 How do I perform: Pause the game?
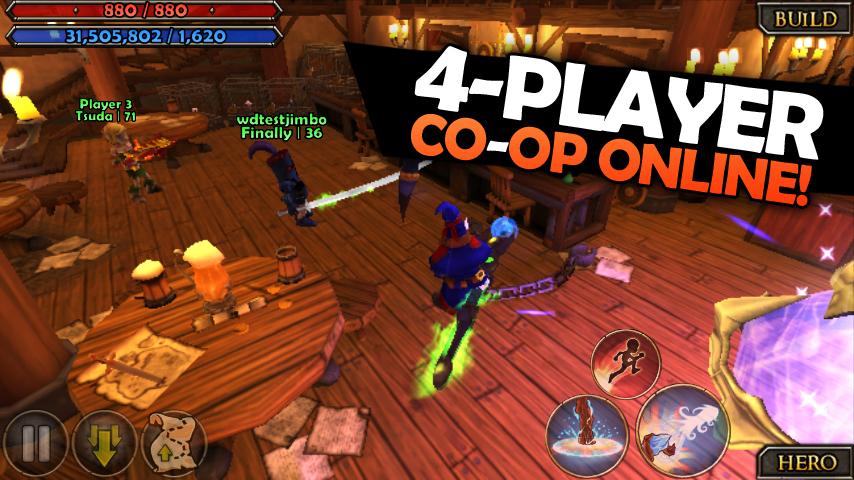[x=33, y=443]
